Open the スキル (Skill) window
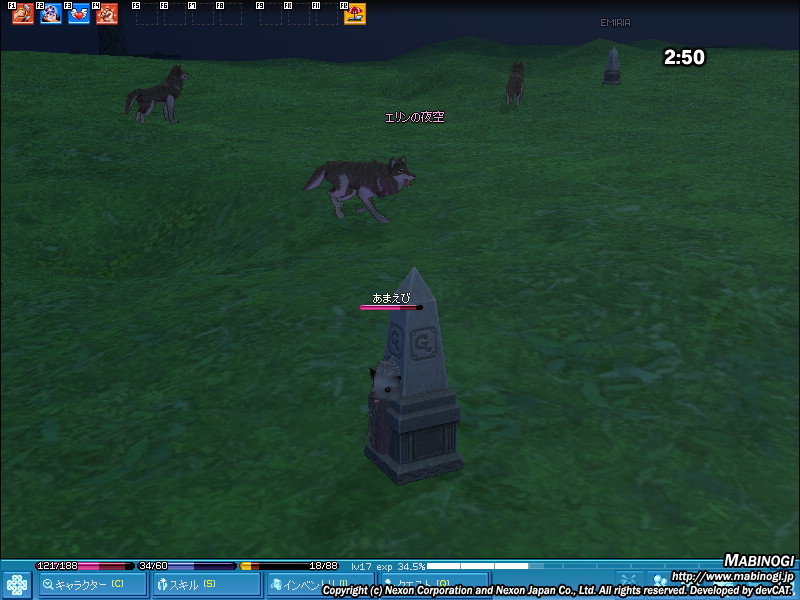The height and width of the screenshot is (600, 800). coord(207,585)
